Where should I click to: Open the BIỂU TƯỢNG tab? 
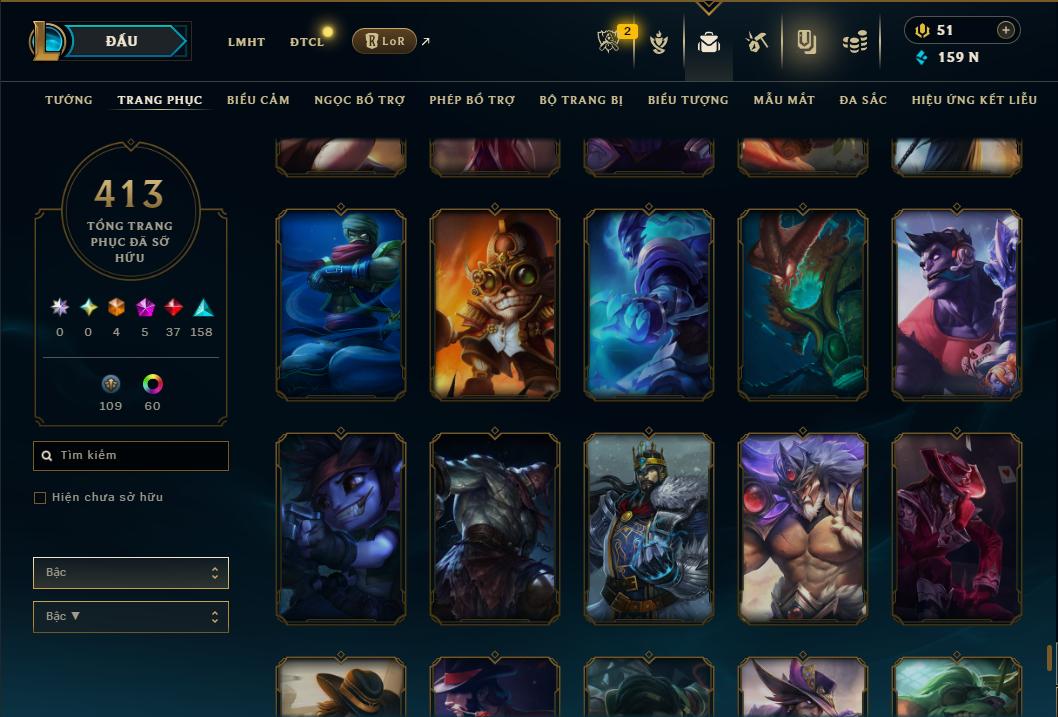coord(688,100)
